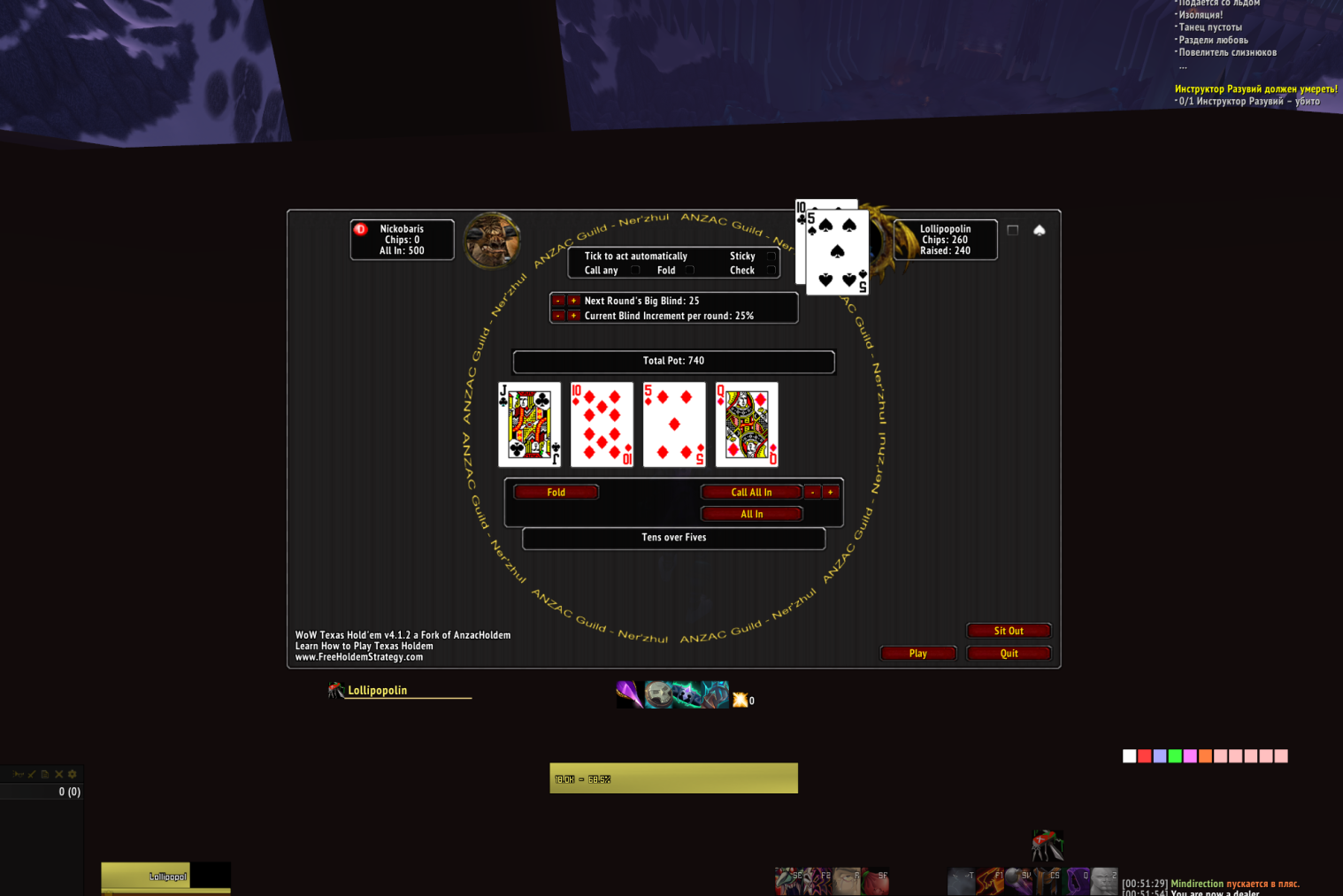Check the Call any auto-action box
Screen dimensions: 1343x896
(x=635, y=270)
